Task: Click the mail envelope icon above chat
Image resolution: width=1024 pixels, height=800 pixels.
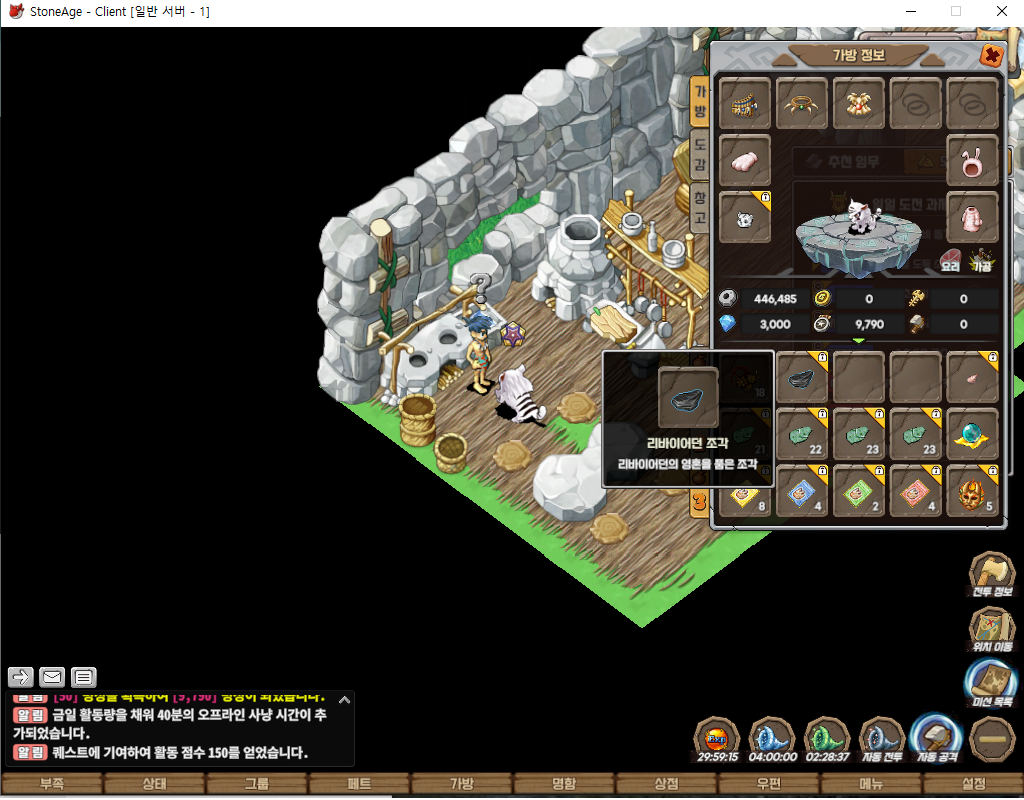Action: 52,677
